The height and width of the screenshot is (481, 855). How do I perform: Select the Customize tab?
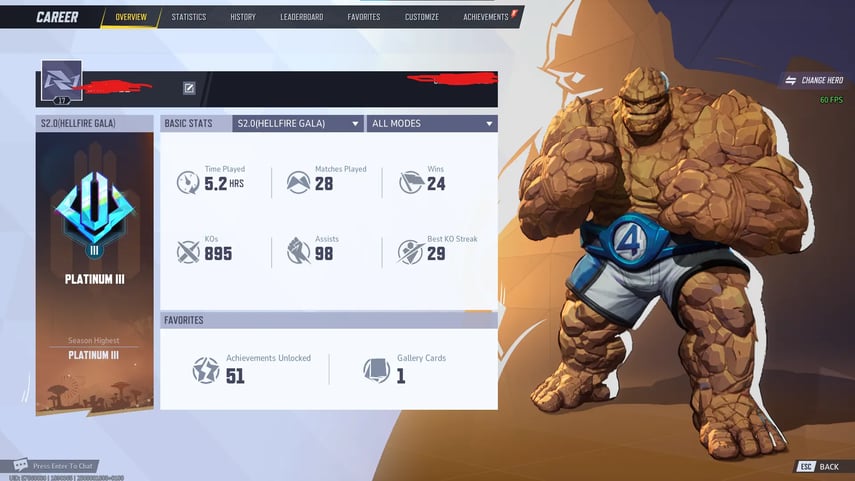pos(421,17)
